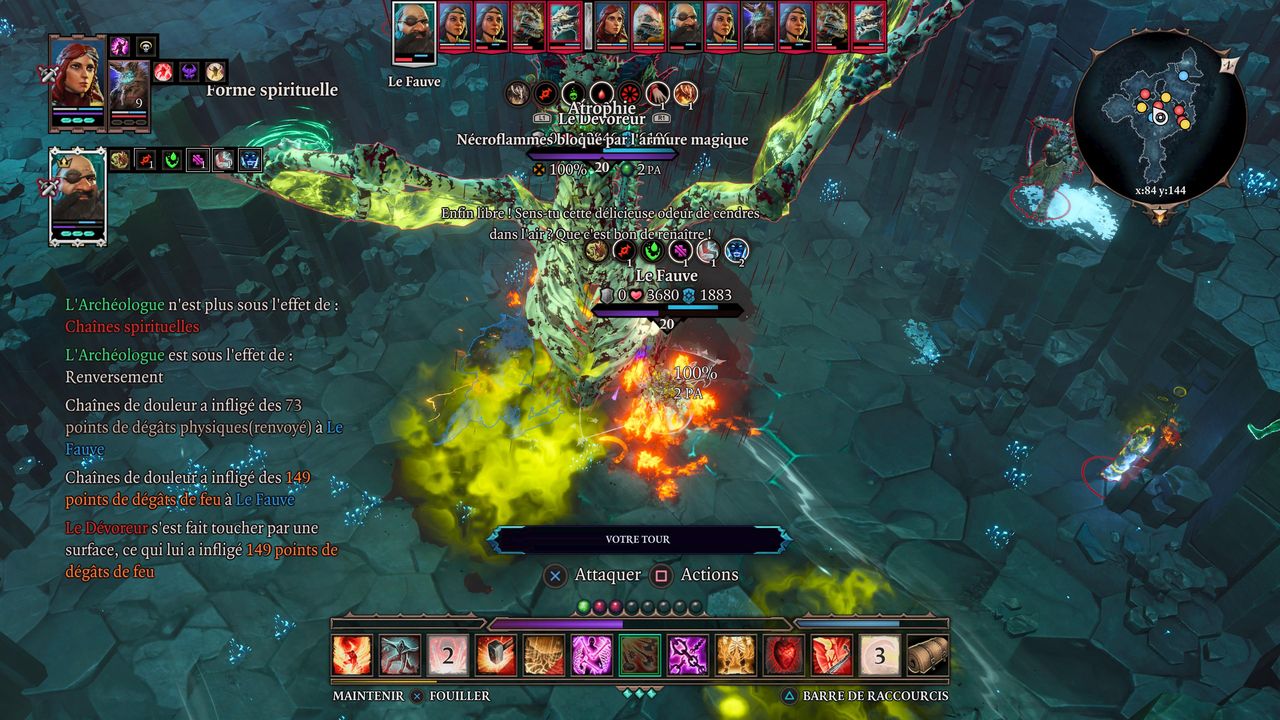Select the flaming phoenix skill in hotbar

[351, 656]
